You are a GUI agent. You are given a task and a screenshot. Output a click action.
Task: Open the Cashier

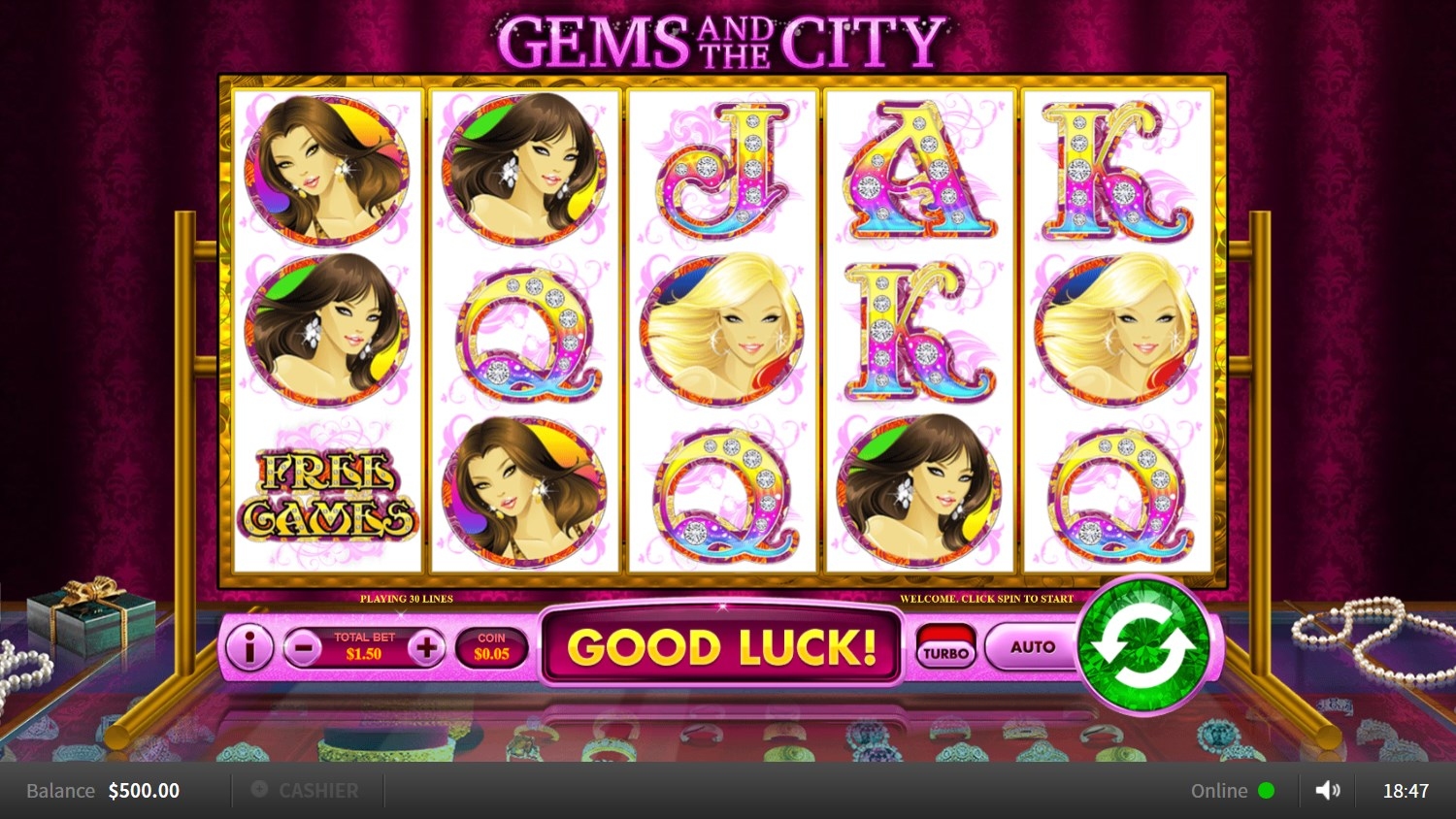tap(306, 791)
